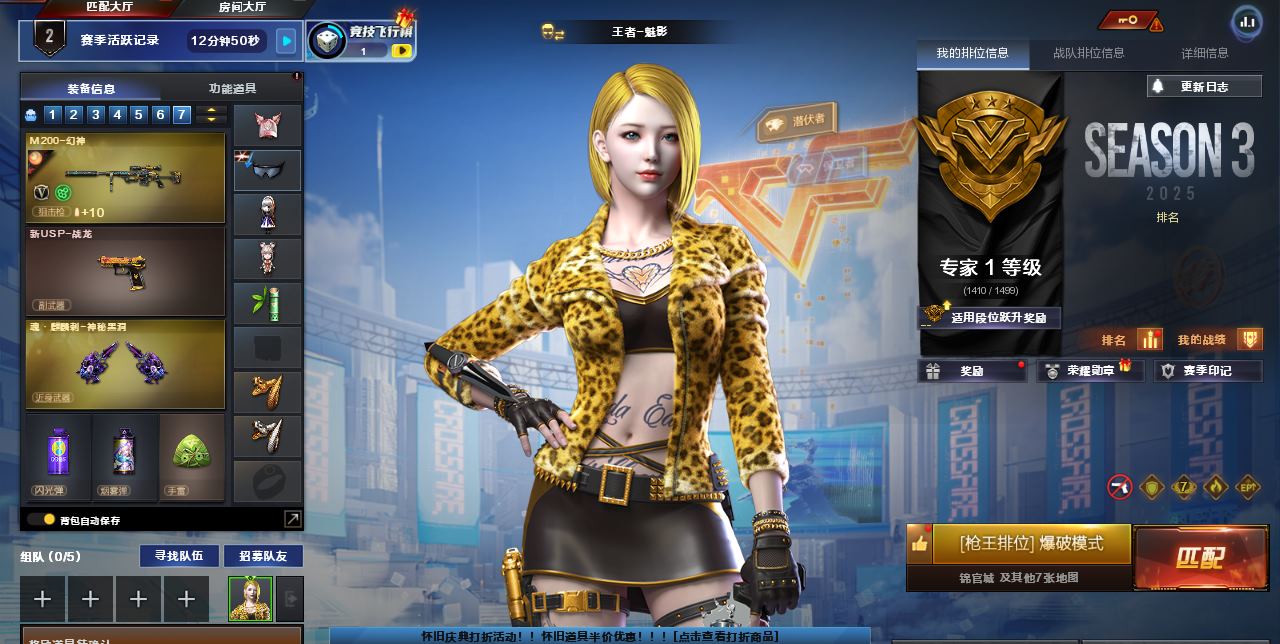Toggle 背包自动保存 auto-save option

point(35,520)
